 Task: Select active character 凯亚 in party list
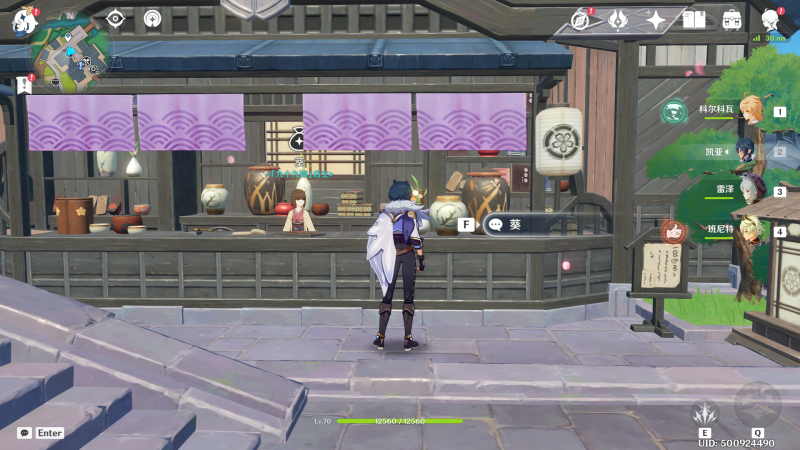750,151
